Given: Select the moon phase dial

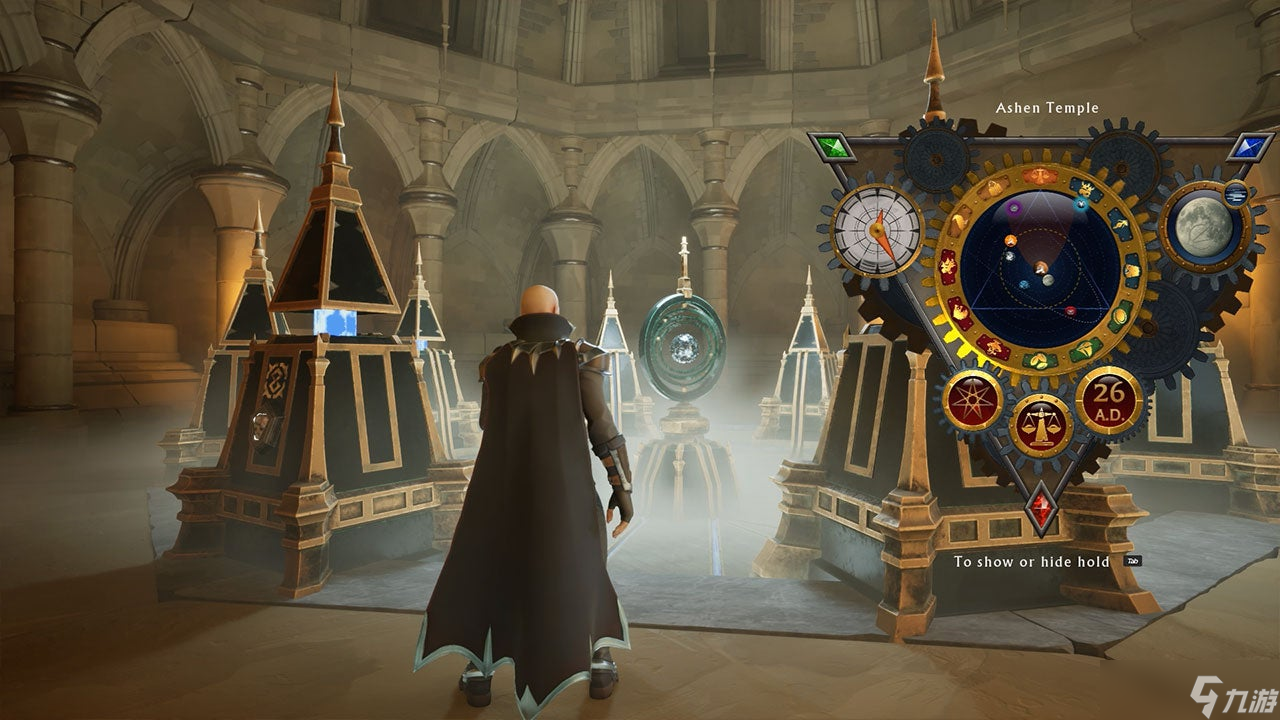Looking at the screenshot, I should 1204,227.
